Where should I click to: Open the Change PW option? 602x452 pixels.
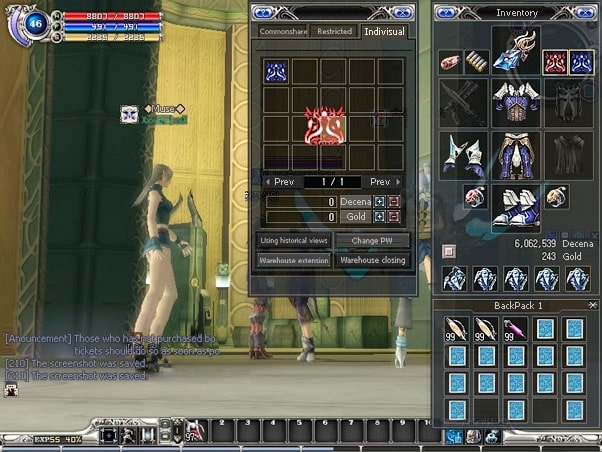click(372, 241)
